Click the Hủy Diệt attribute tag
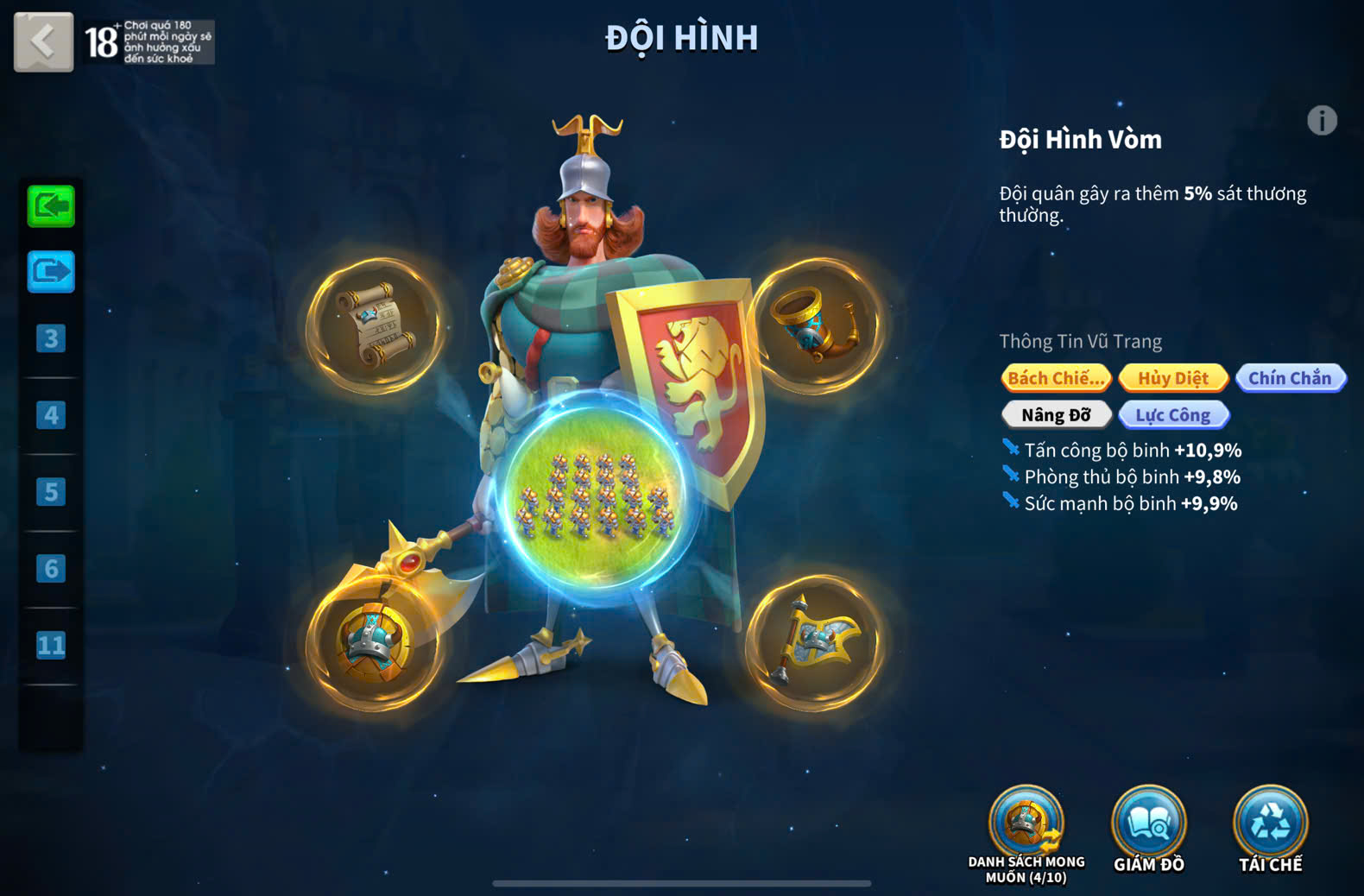1364x896 pixels. click(1173, 378)
